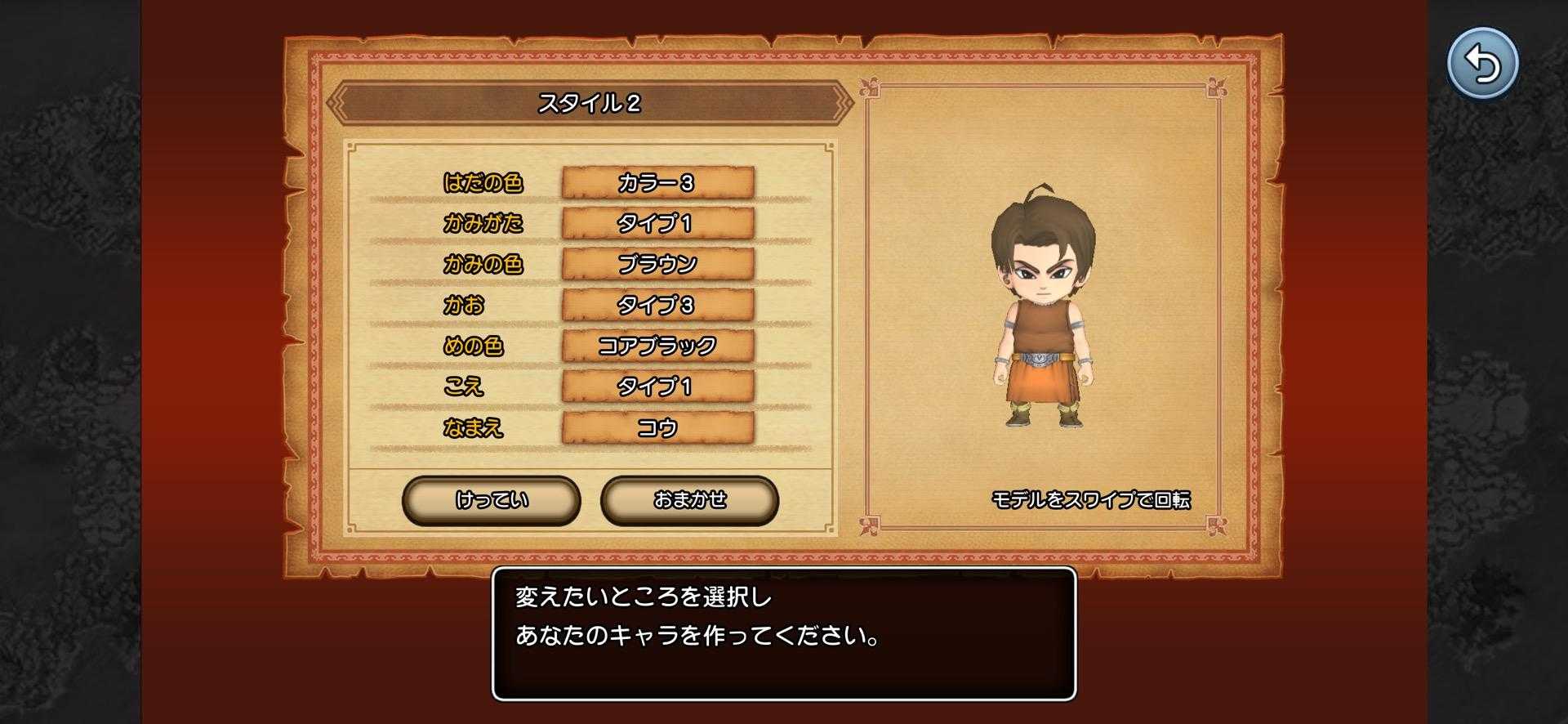Image resolution: width=1568 pixels, height=724 pixels.
Task: Change the かお setting タイプ3
Action: (x=657, y=305)
